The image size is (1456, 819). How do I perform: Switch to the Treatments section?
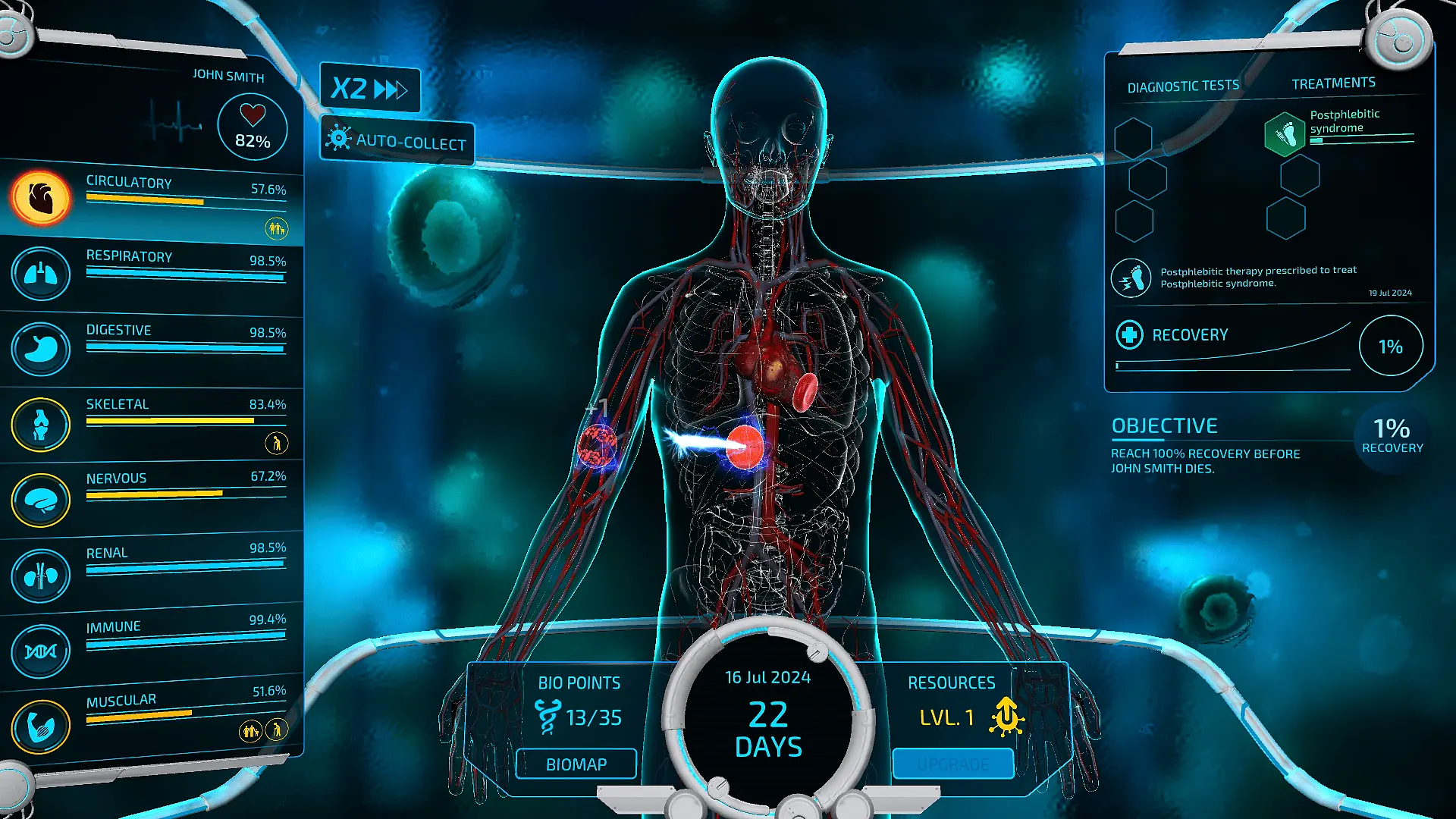(1333, 83)
